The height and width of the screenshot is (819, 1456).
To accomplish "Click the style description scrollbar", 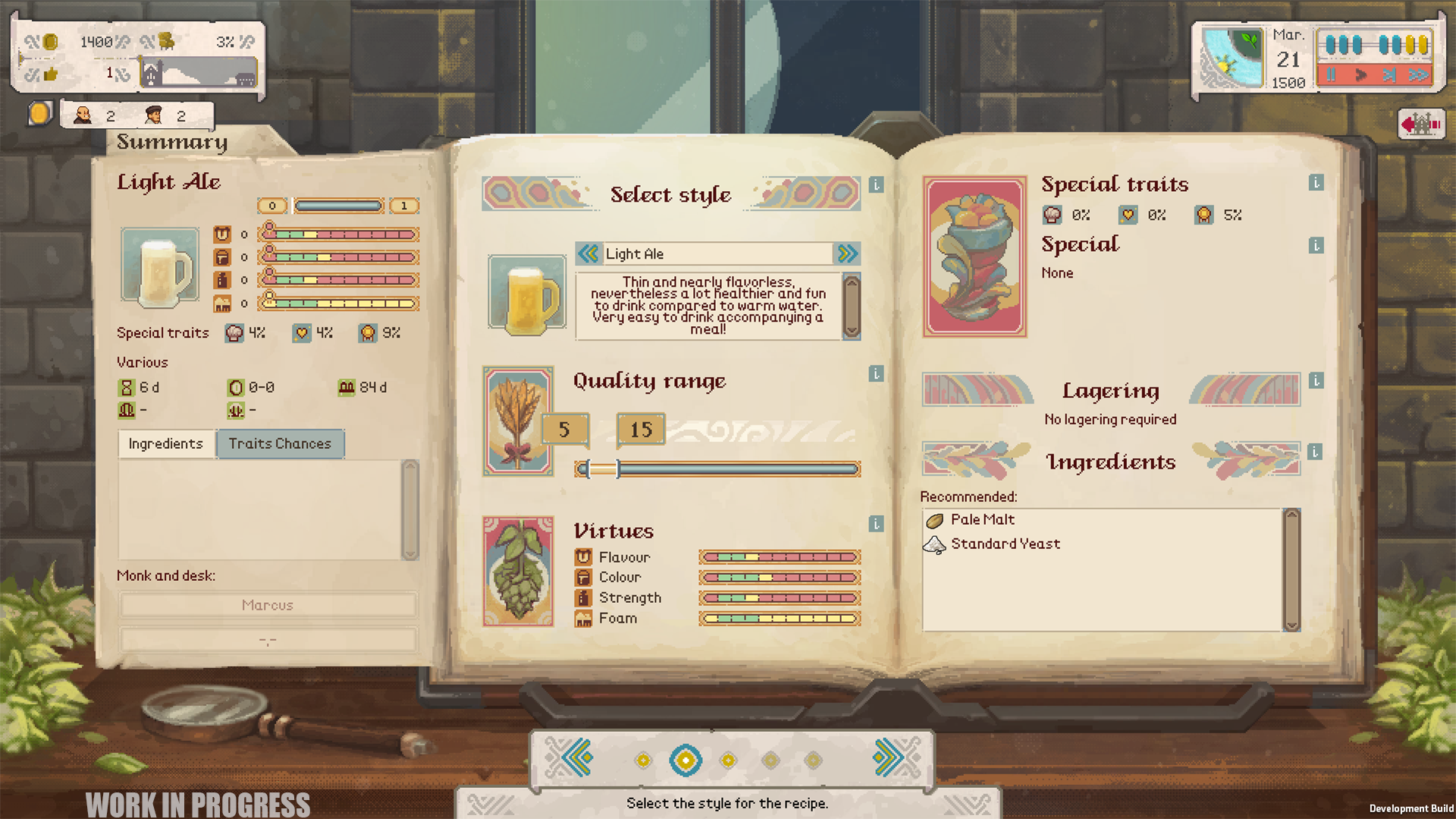I will coord(852,303).
